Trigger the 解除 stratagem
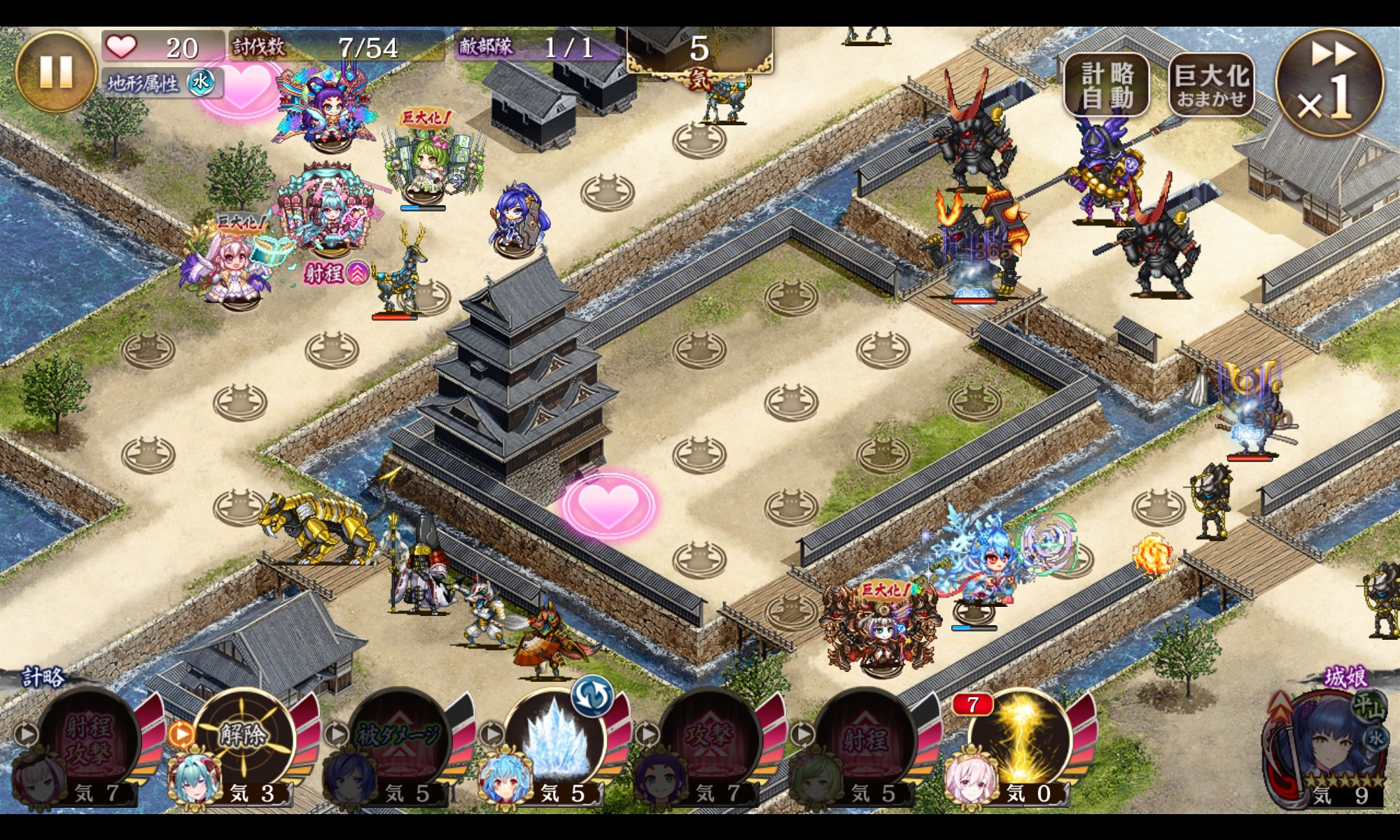 tap(243, 738)
